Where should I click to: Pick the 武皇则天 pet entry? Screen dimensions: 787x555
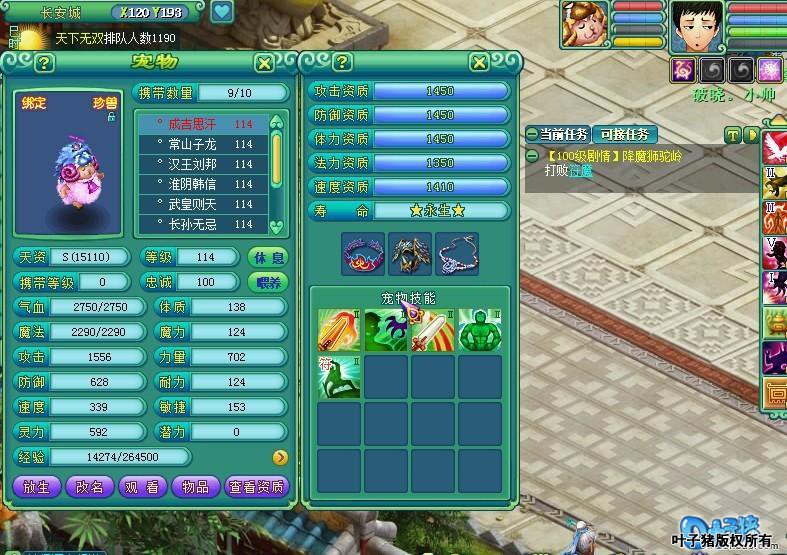click(205, 205)
